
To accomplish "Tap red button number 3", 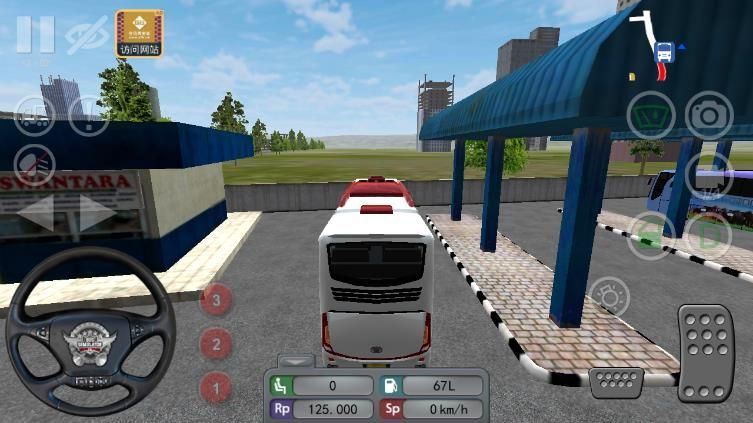I will tap(216, 298).
